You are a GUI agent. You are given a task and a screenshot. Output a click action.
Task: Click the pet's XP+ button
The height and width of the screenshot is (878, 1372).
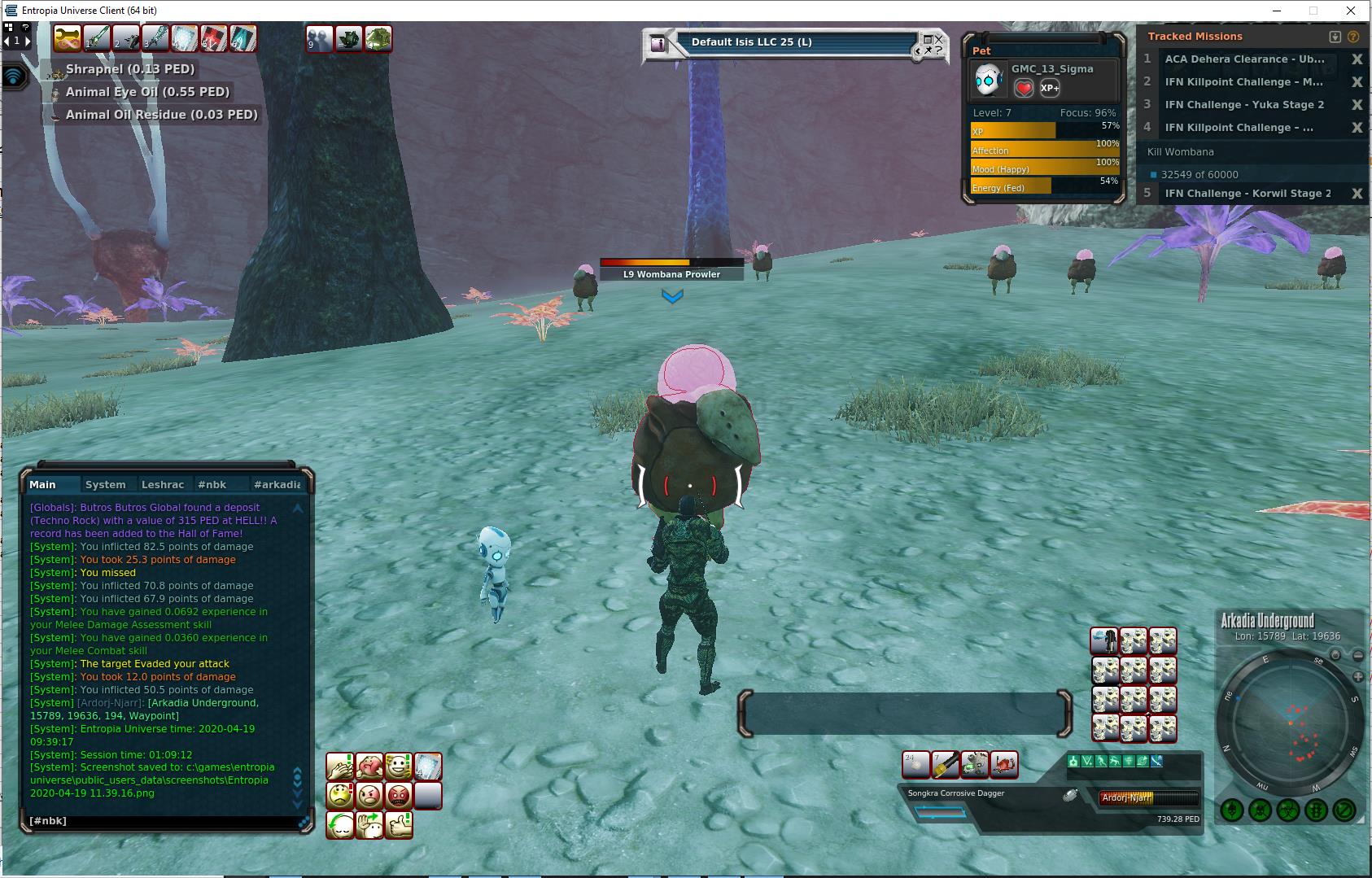[1050, 88]
